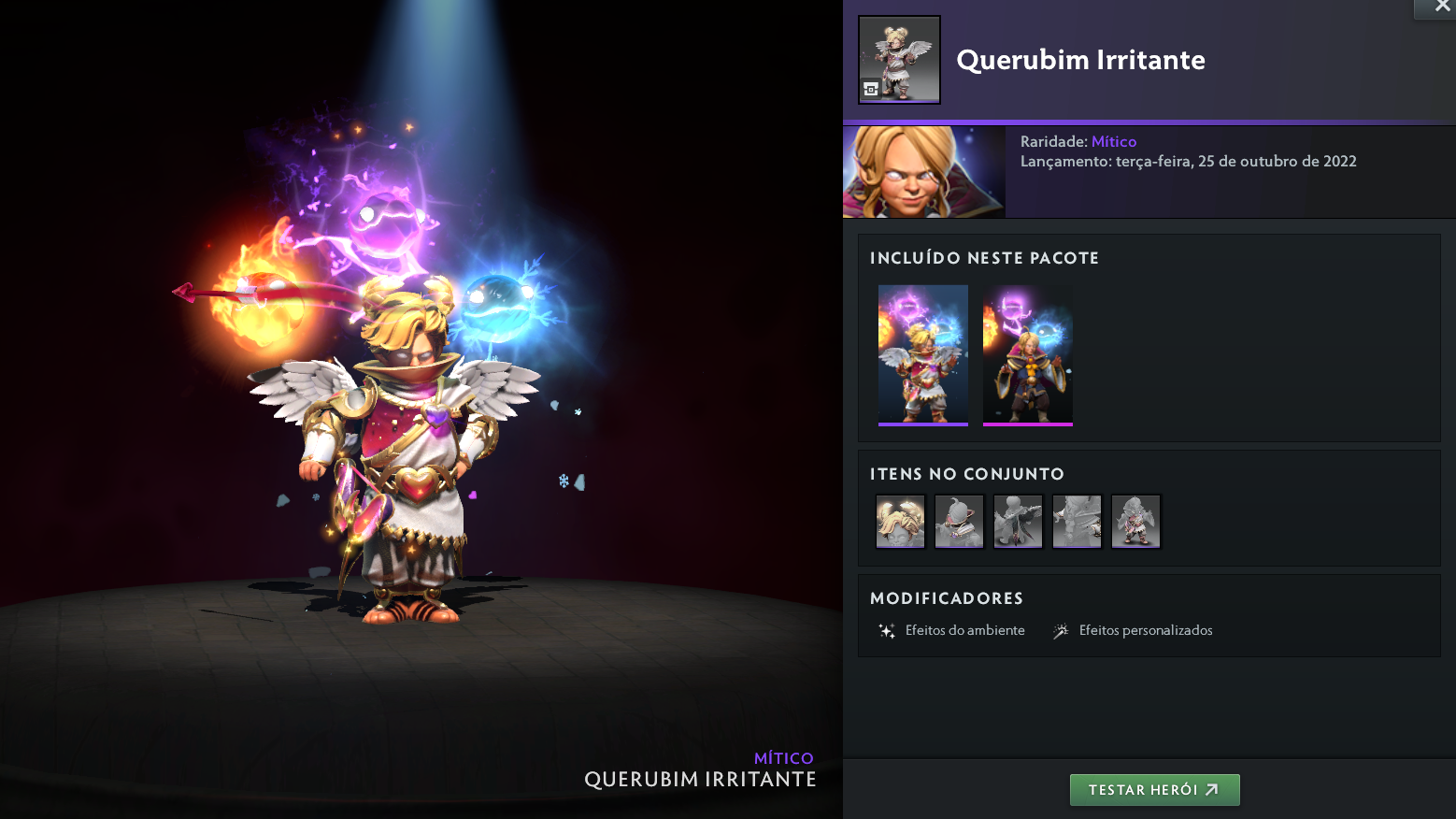Select the full-body cherub set item

pyautogui.click(x=1135, y=522)
